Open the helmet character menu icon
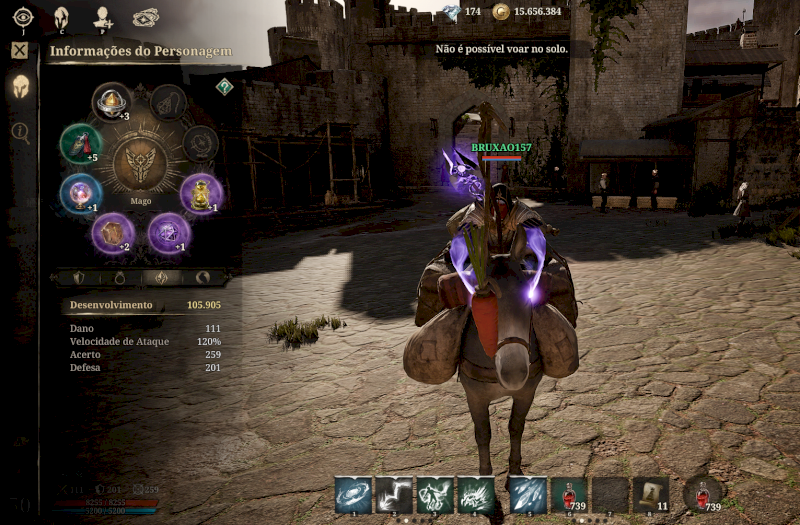Screen dimensions: 800x525 click(x=61, y=17)
